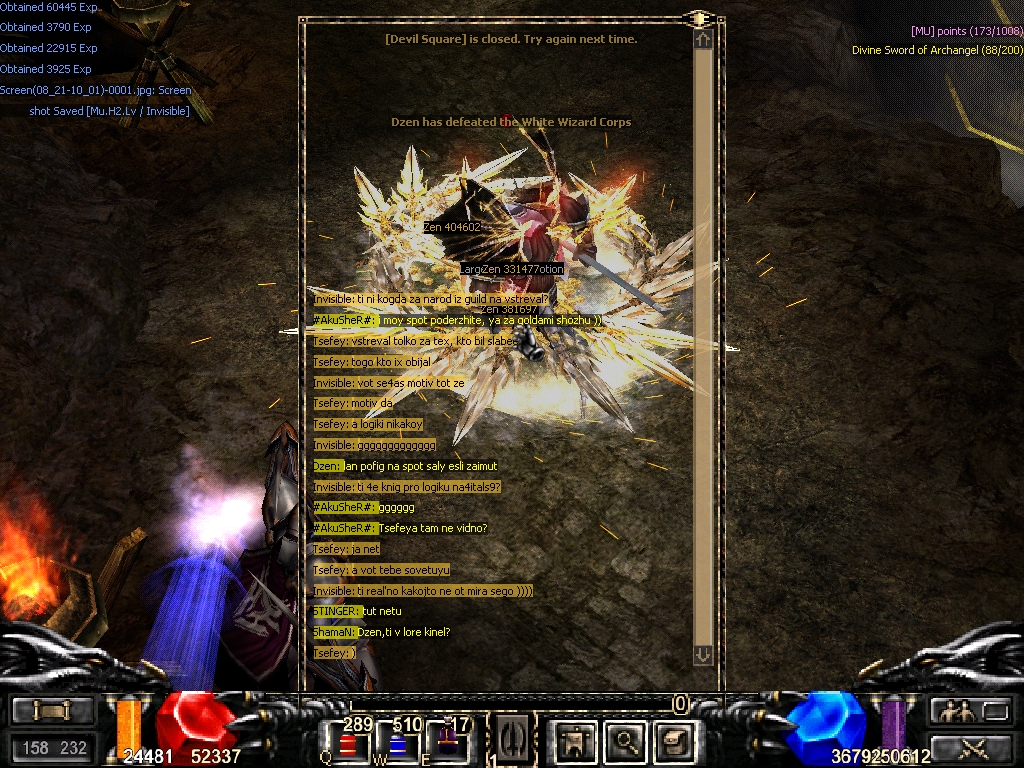Use the red healing potion slot

click(349, 744)
